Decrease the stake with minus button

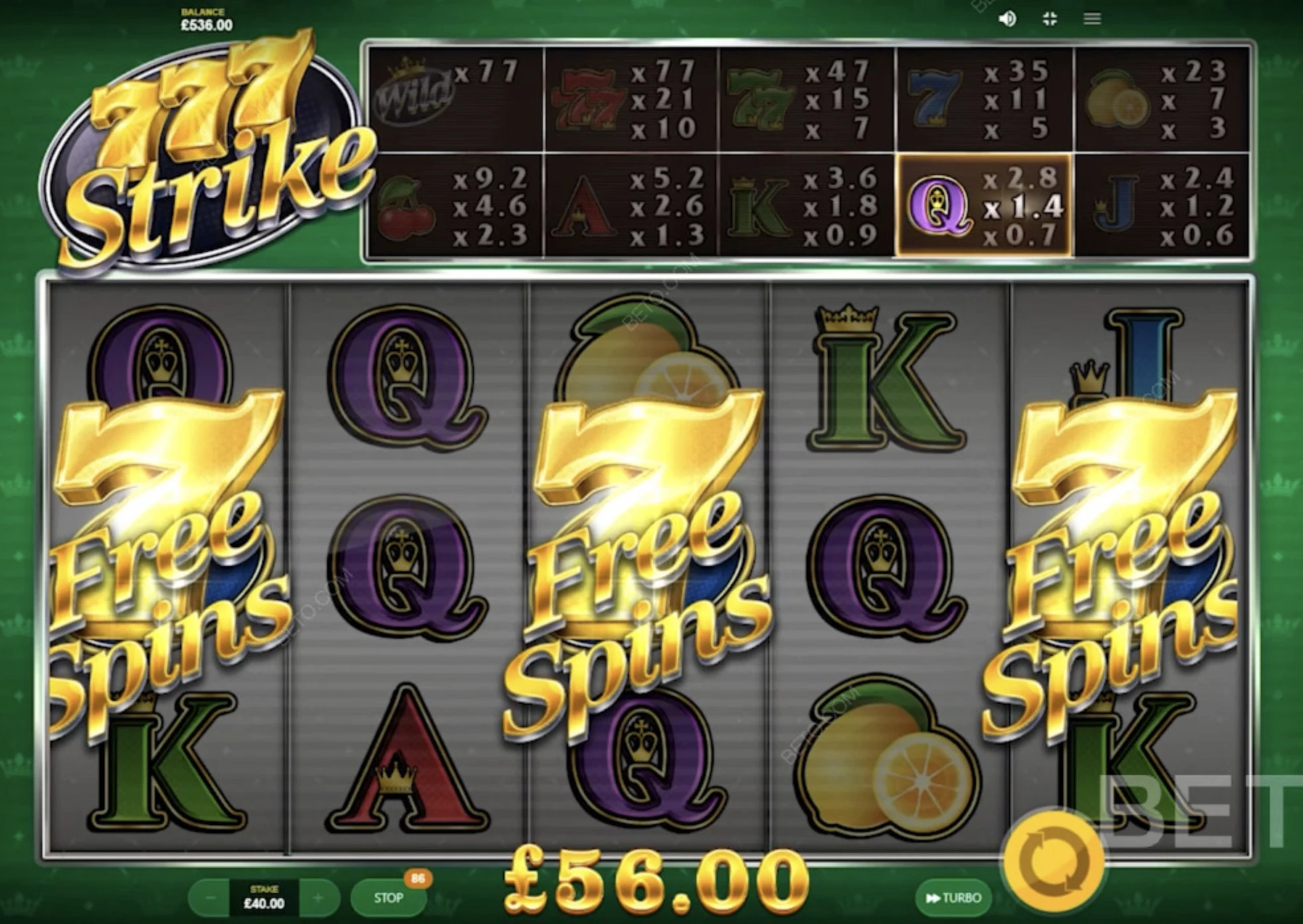(209, 898)
